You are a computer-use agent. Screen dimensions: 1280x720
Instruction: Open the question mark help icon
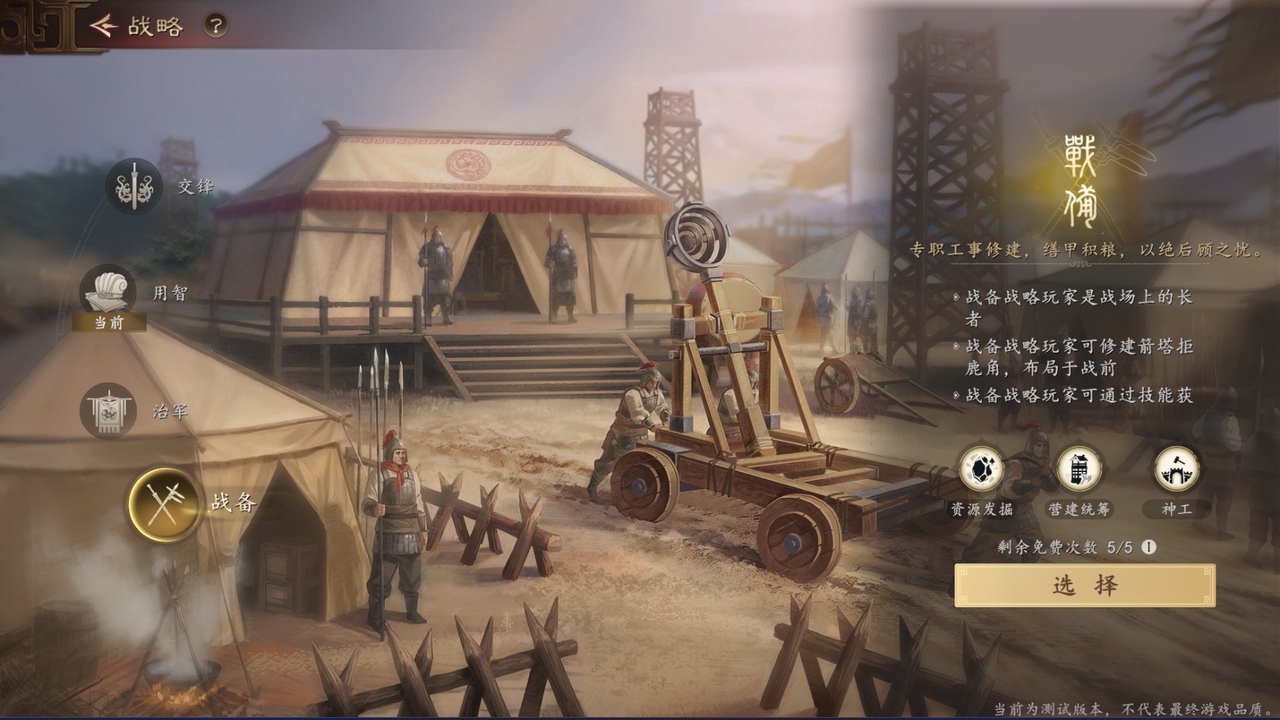click(x=215, y=26)
